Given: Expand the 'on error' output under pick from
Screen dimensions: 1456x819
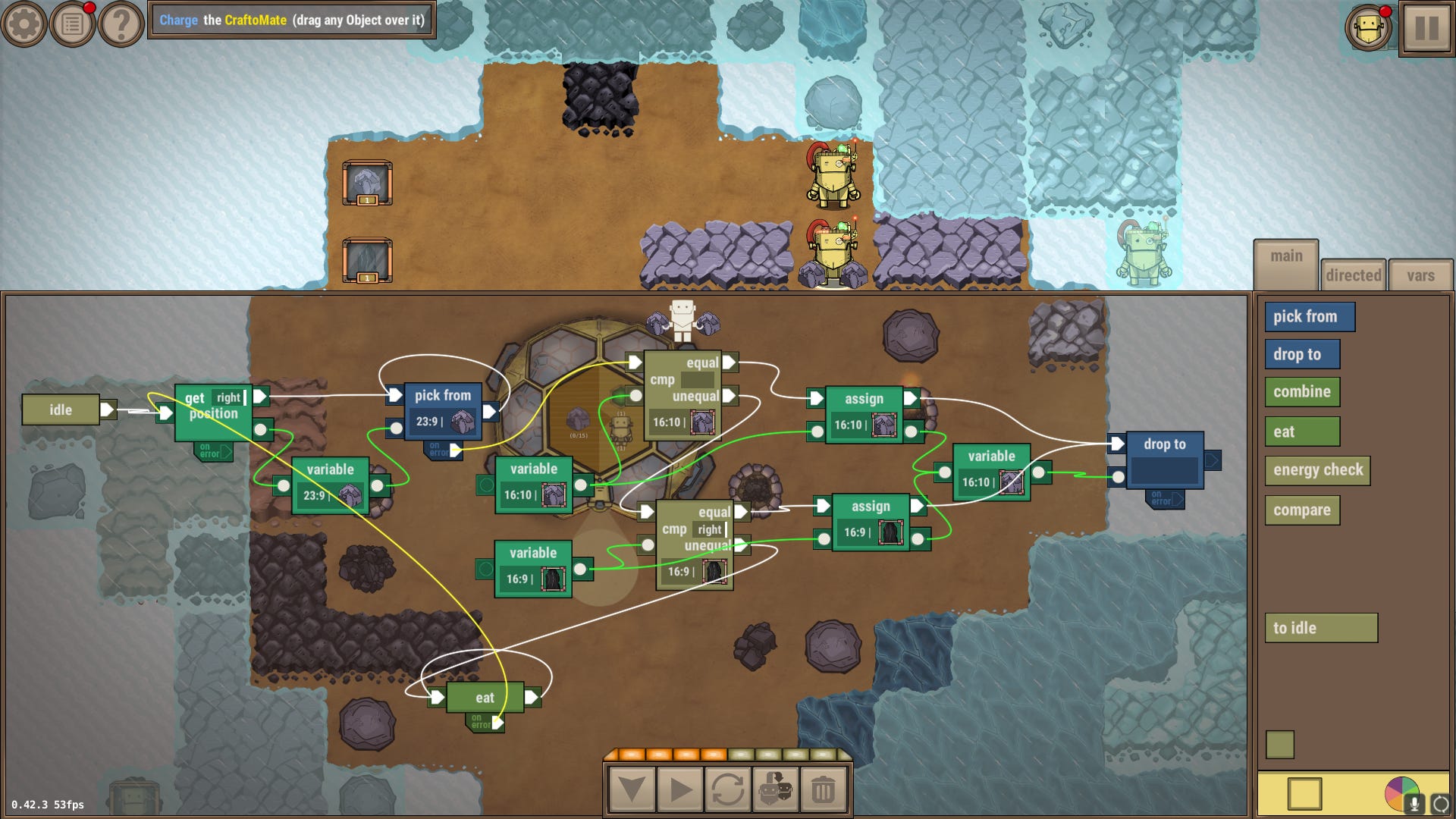Looking at the screenshot, I should click(x=440, y=448).
